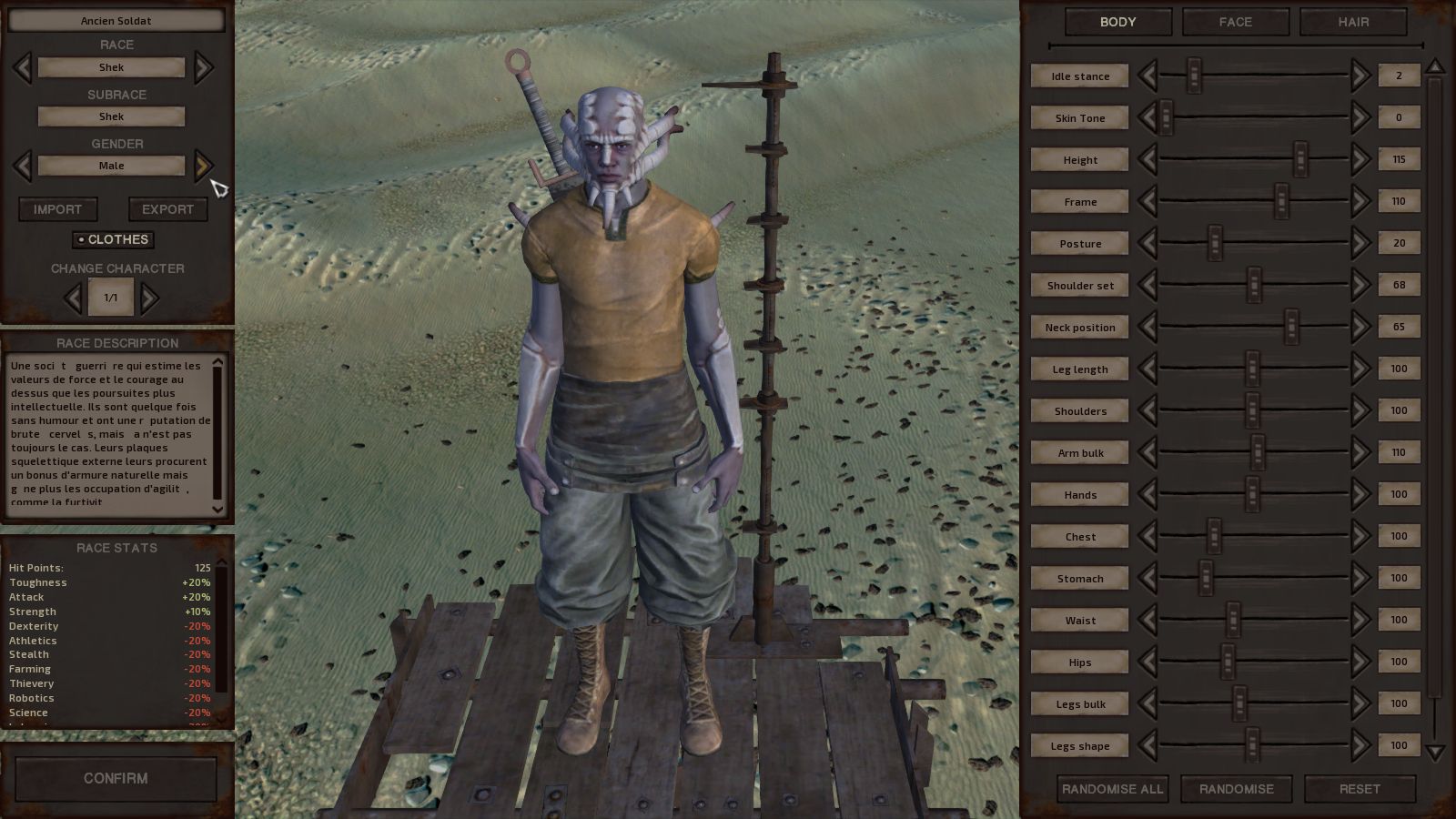
Task: Click the left arrow on the Skin Tone slider
Action: tap(1148, 117)
